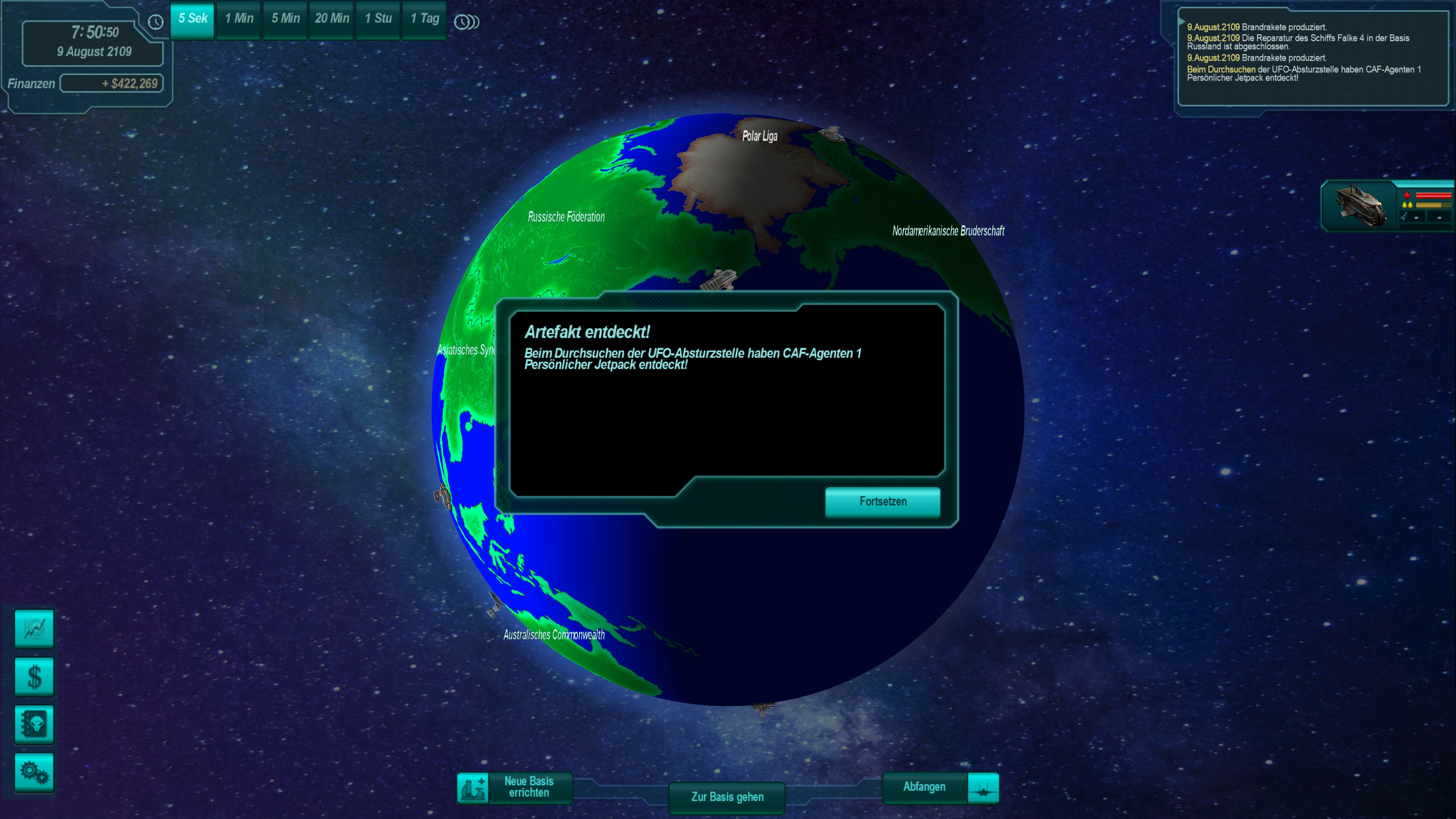The height and width of the screenshot is (819, 1456).
Task: Select the ship status card
Action: (x=1387, y=206)
